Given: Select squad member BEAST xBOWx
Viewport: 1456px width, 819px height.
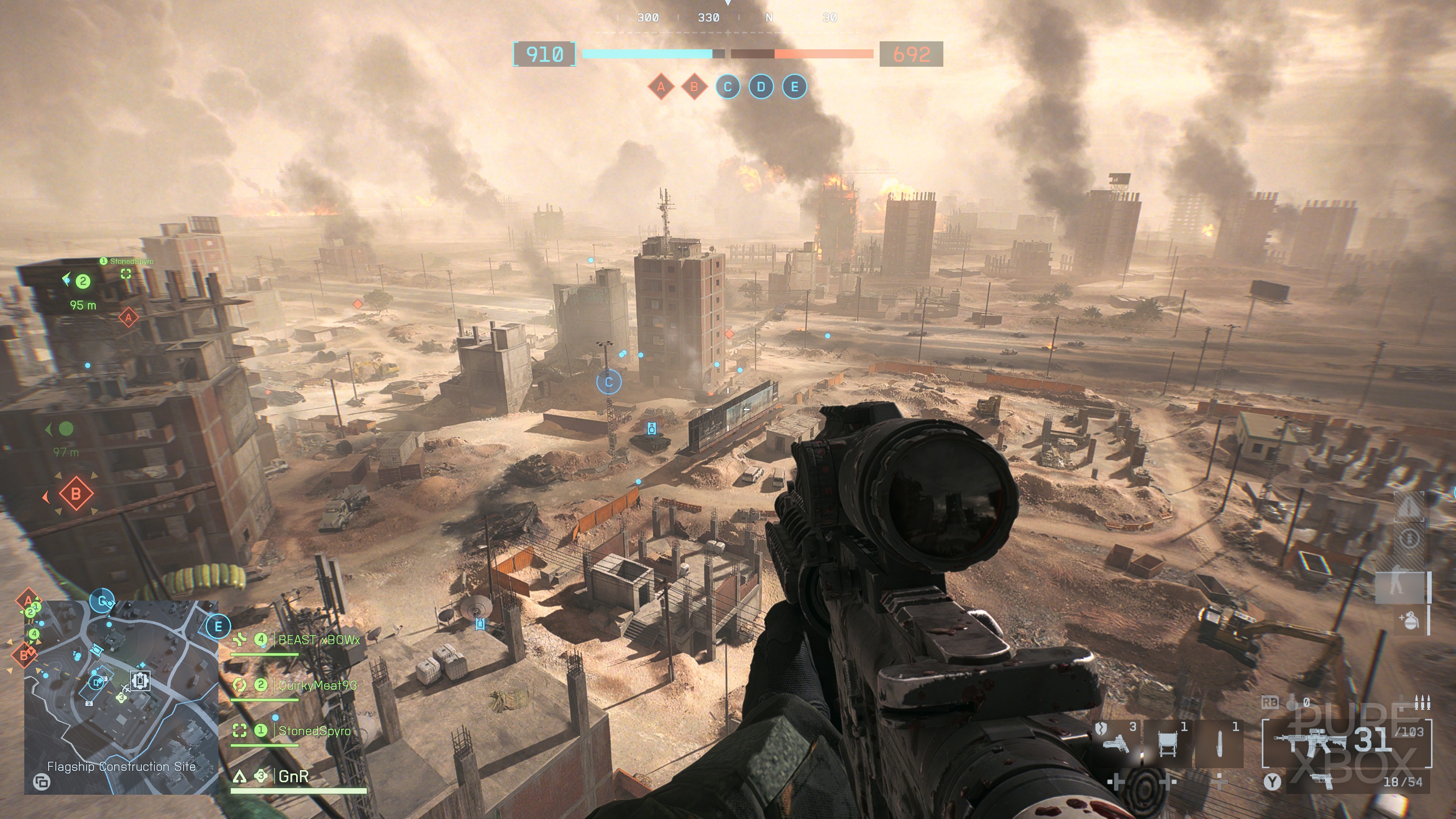Looking at the screenshot, I should (x=318, y=640).
